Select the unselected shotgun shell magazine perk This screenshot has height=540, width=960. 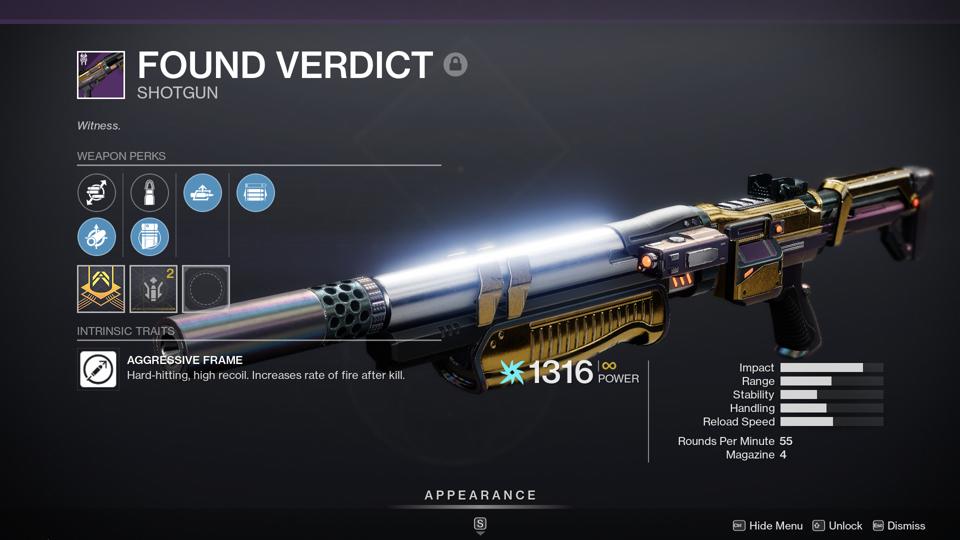(x=150, y=193)
